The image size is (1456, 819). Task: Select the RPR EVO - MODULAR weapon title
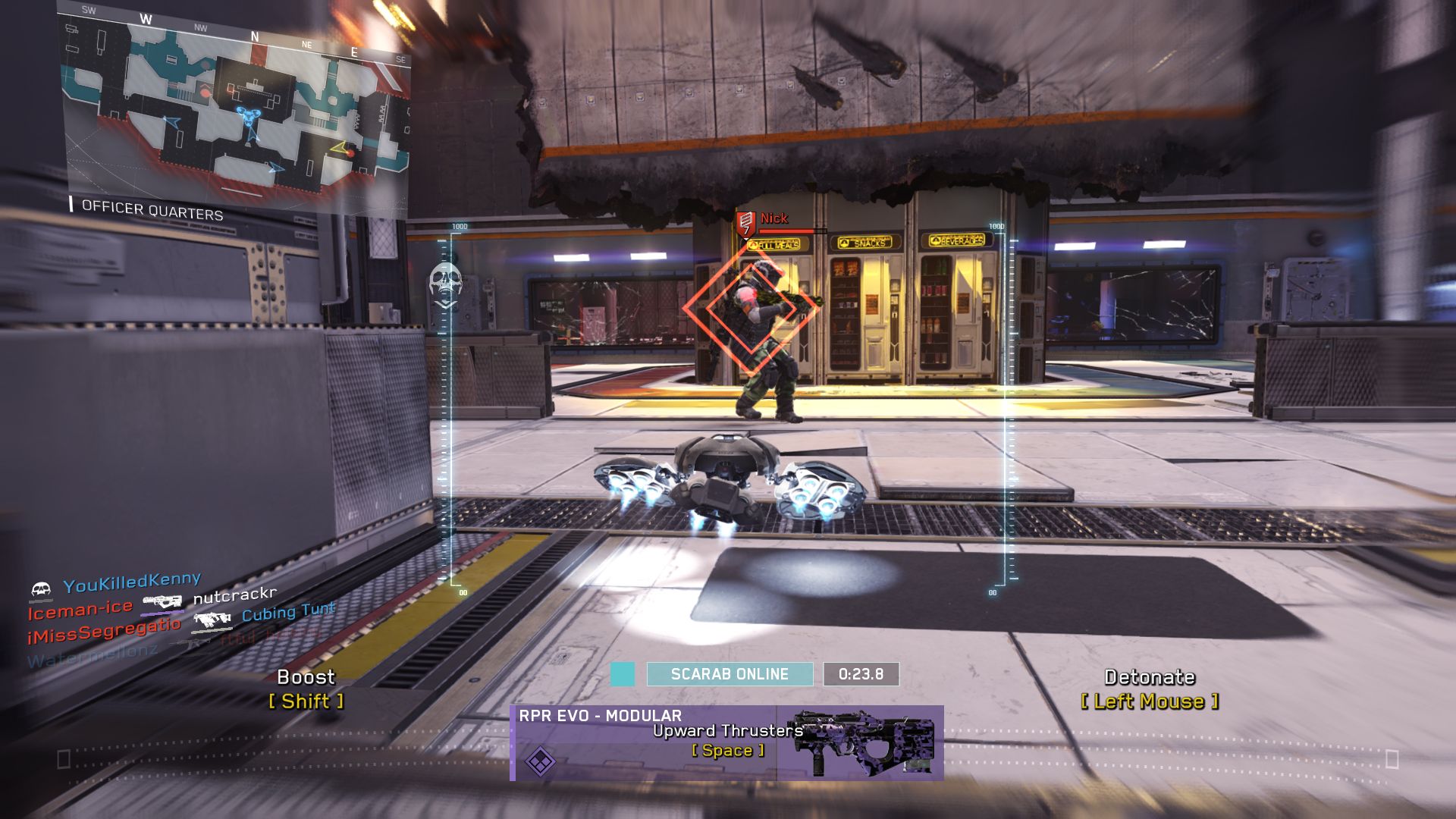pos(600,716)
